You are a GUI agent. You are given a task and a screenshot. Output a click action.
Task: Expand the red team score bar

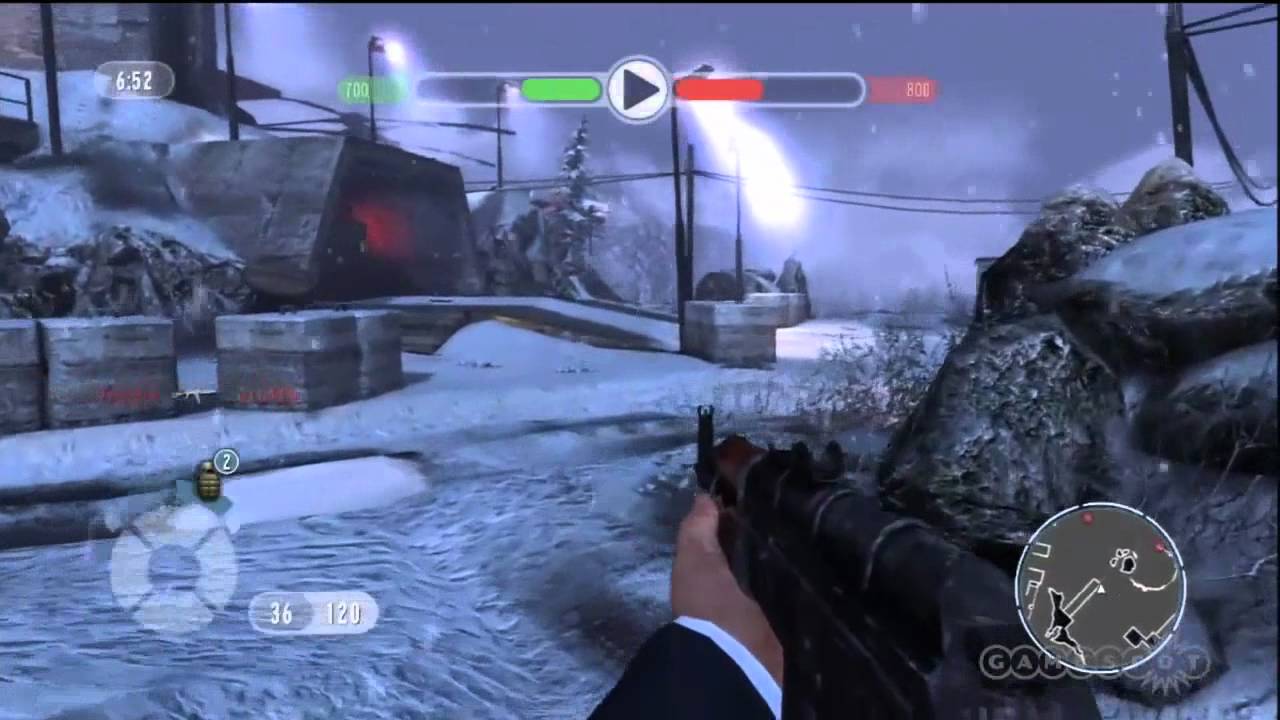719,90
